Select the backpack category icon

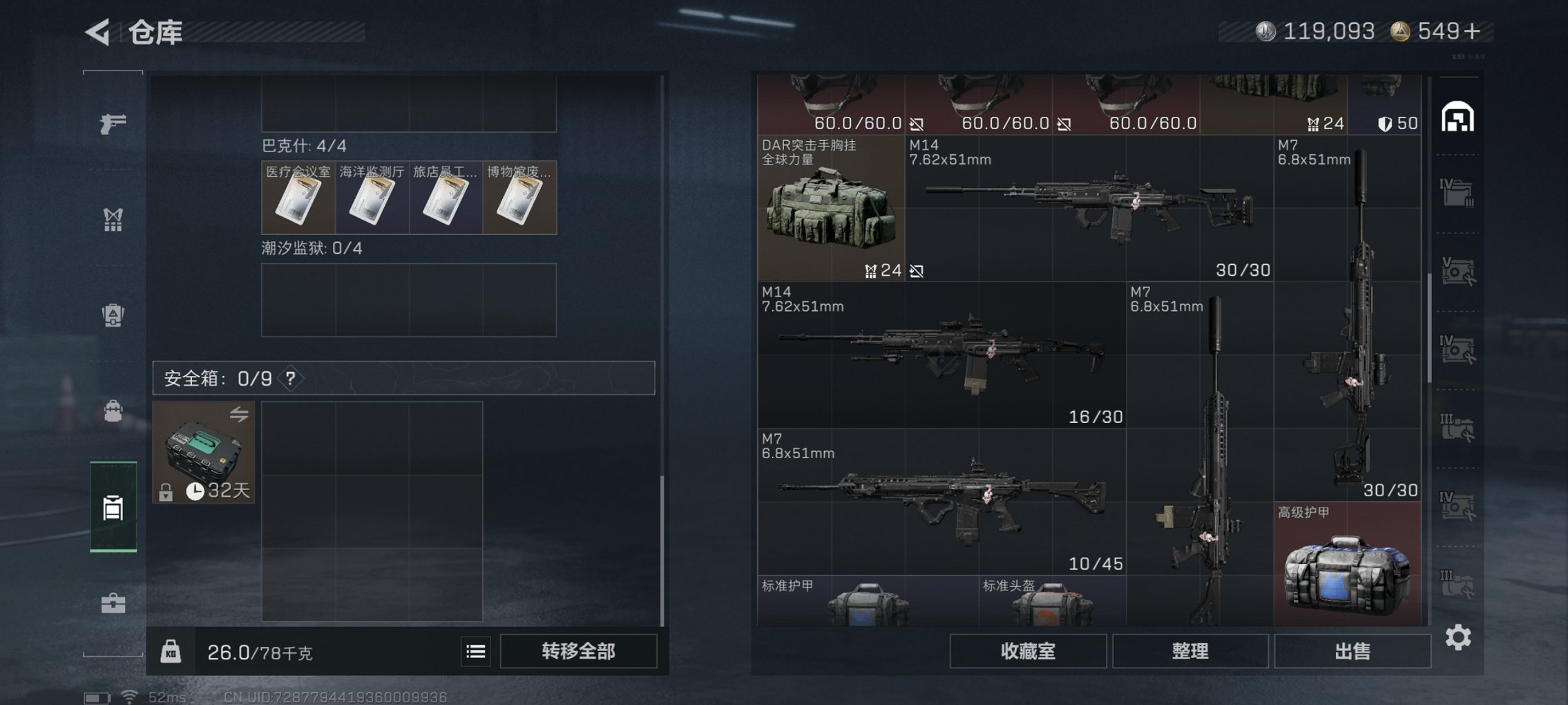pyautogui.click(x=114, y=314)
